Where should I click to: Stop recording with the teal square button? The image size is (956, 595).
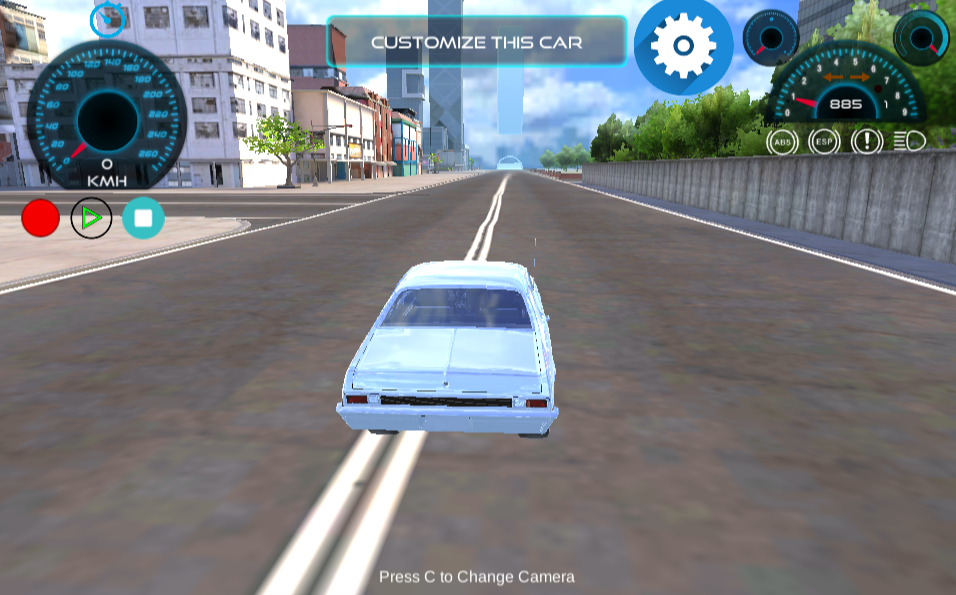pos(143,218)
